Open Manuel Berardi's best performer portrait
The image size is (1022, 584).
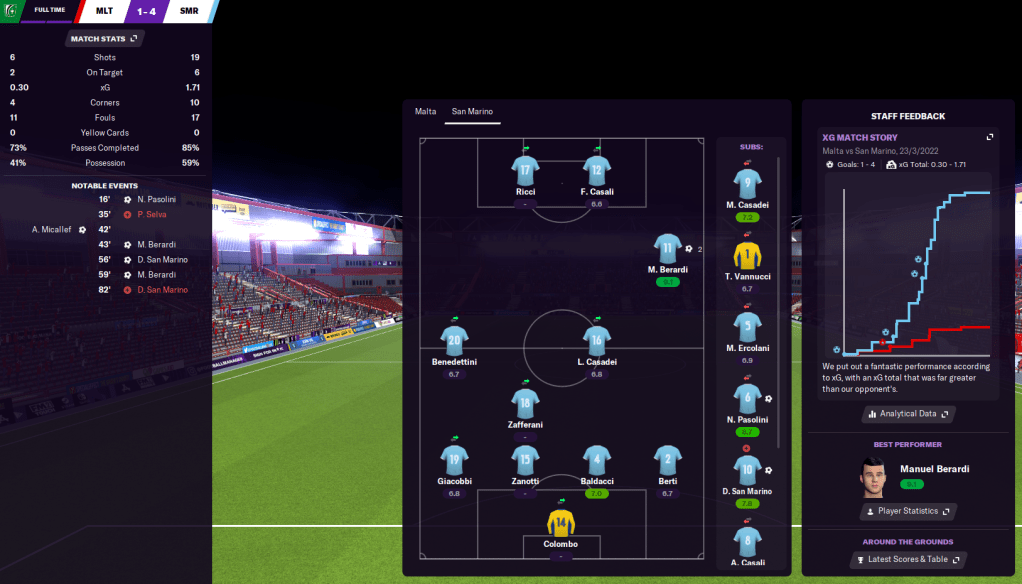[x=873, y=477]
